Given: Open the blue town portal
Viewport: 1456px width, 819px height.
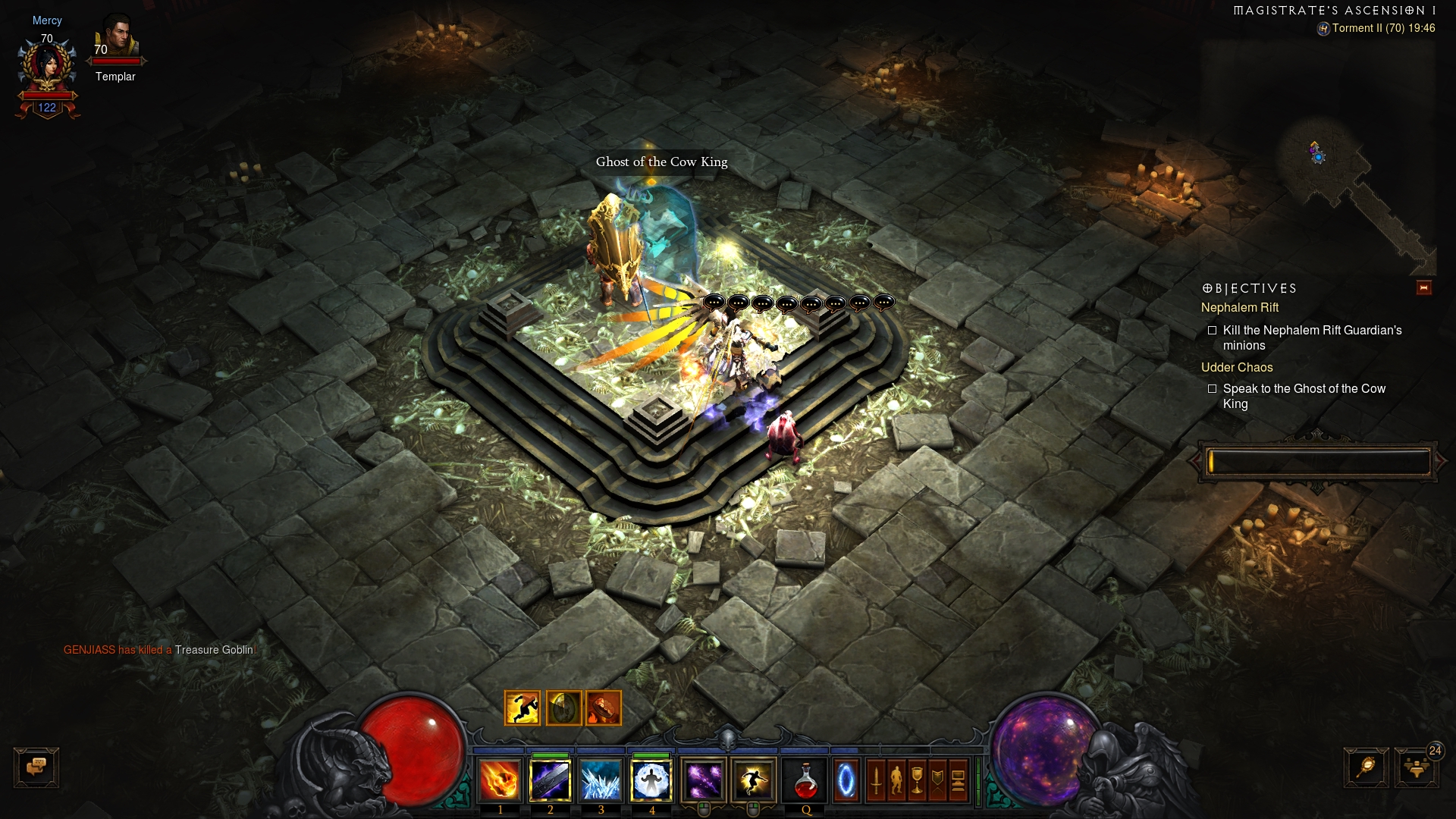Looking at the screenshot, I should tap(846, 780).
